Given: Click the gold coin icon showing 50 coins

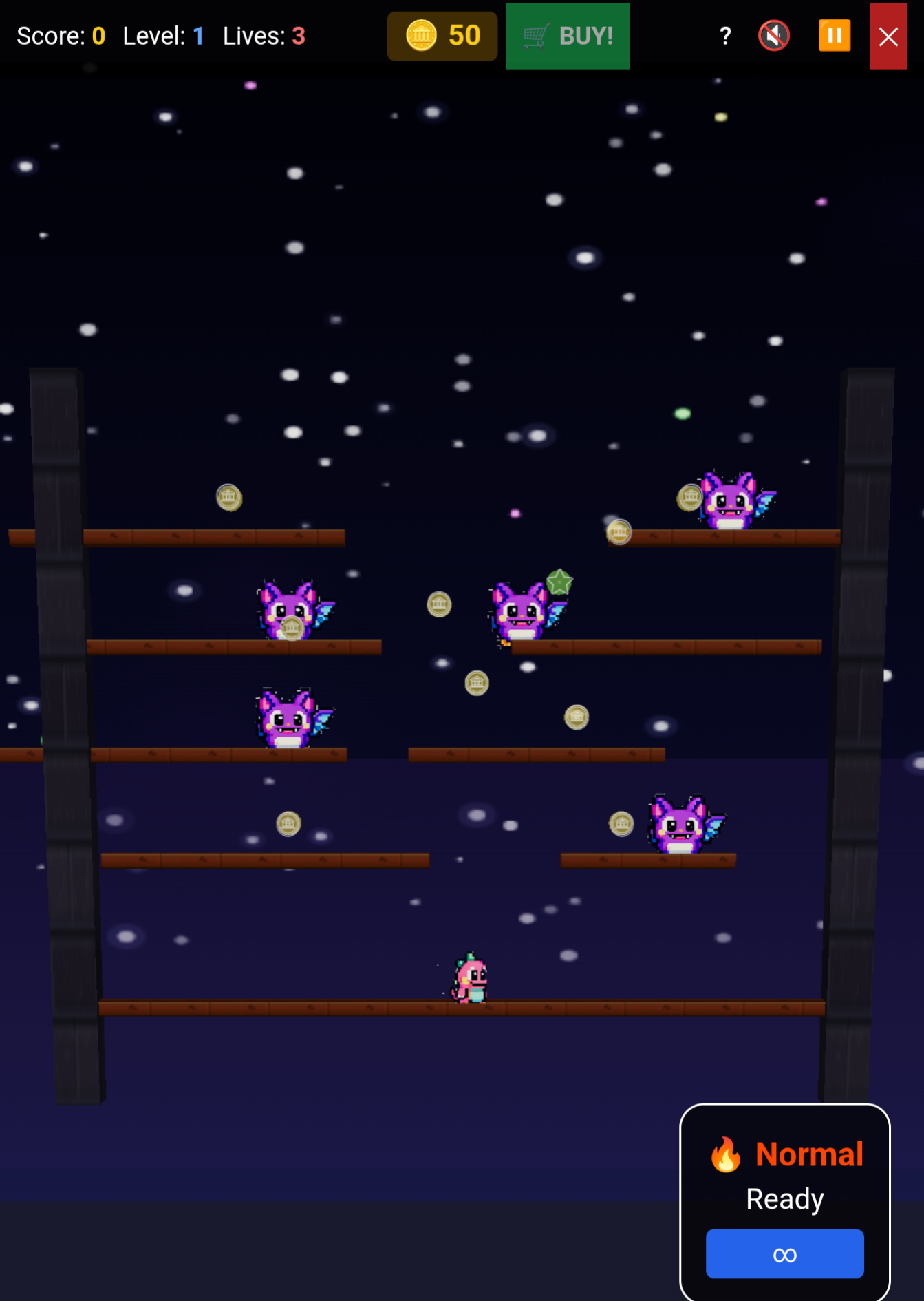Looking at the screenshot, I should click(422, 36).
